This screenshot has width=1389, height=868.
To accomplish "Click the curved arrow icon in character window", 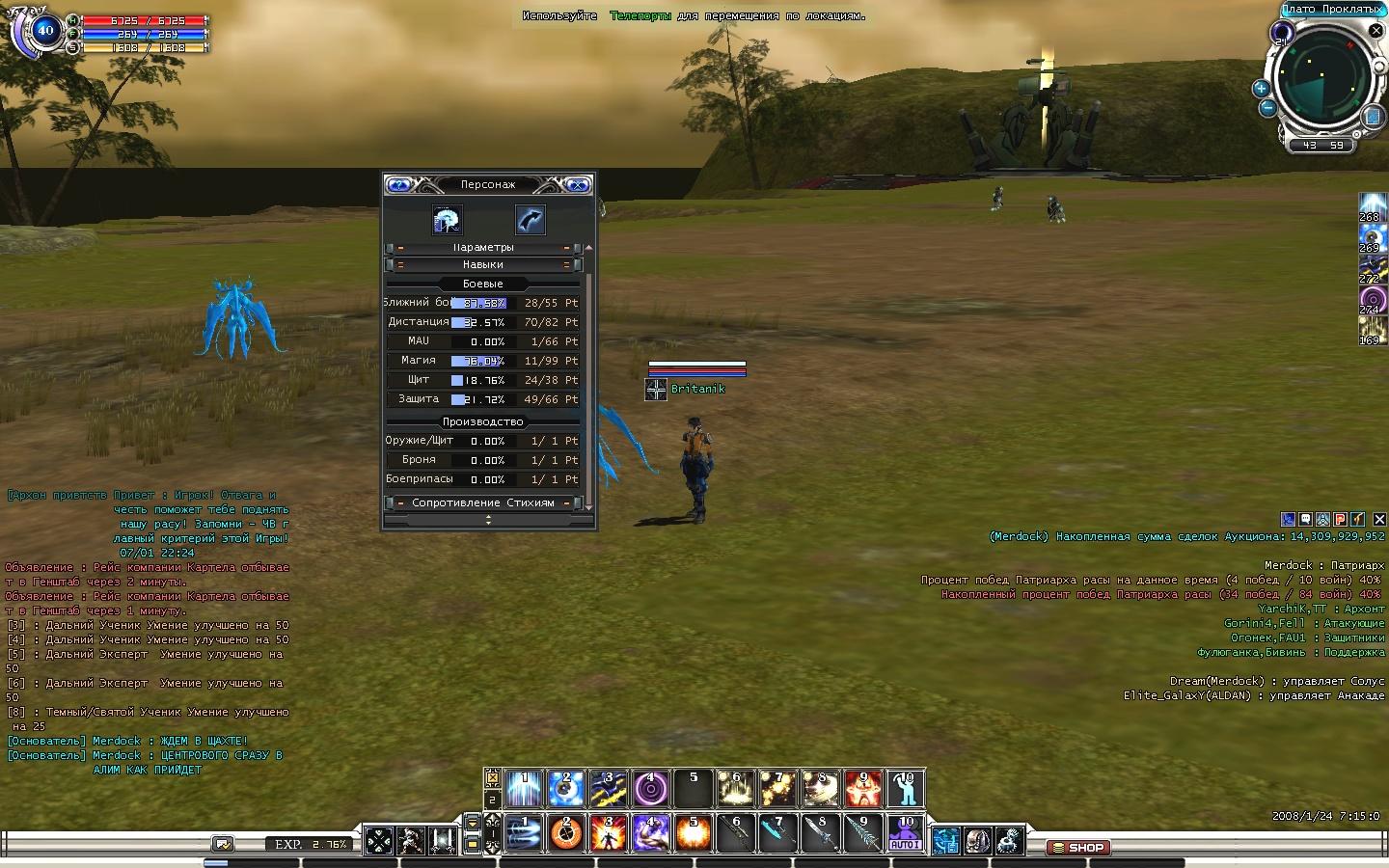I will tap(530, 220).
